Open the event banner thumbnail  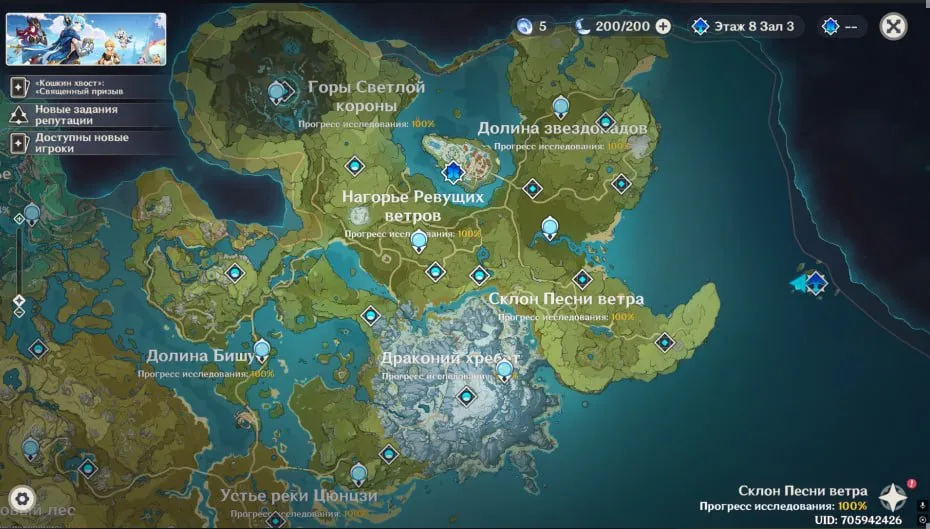pos(86,39)
